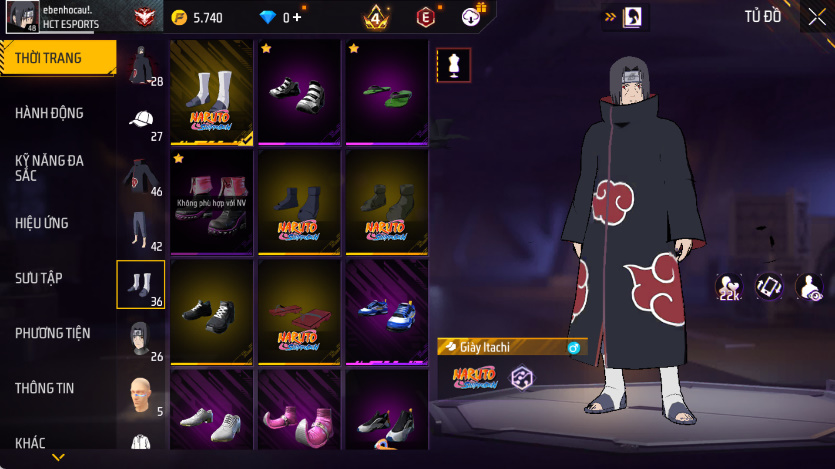
Task: Select the white cap hat category
Action: tap(141, 121)
